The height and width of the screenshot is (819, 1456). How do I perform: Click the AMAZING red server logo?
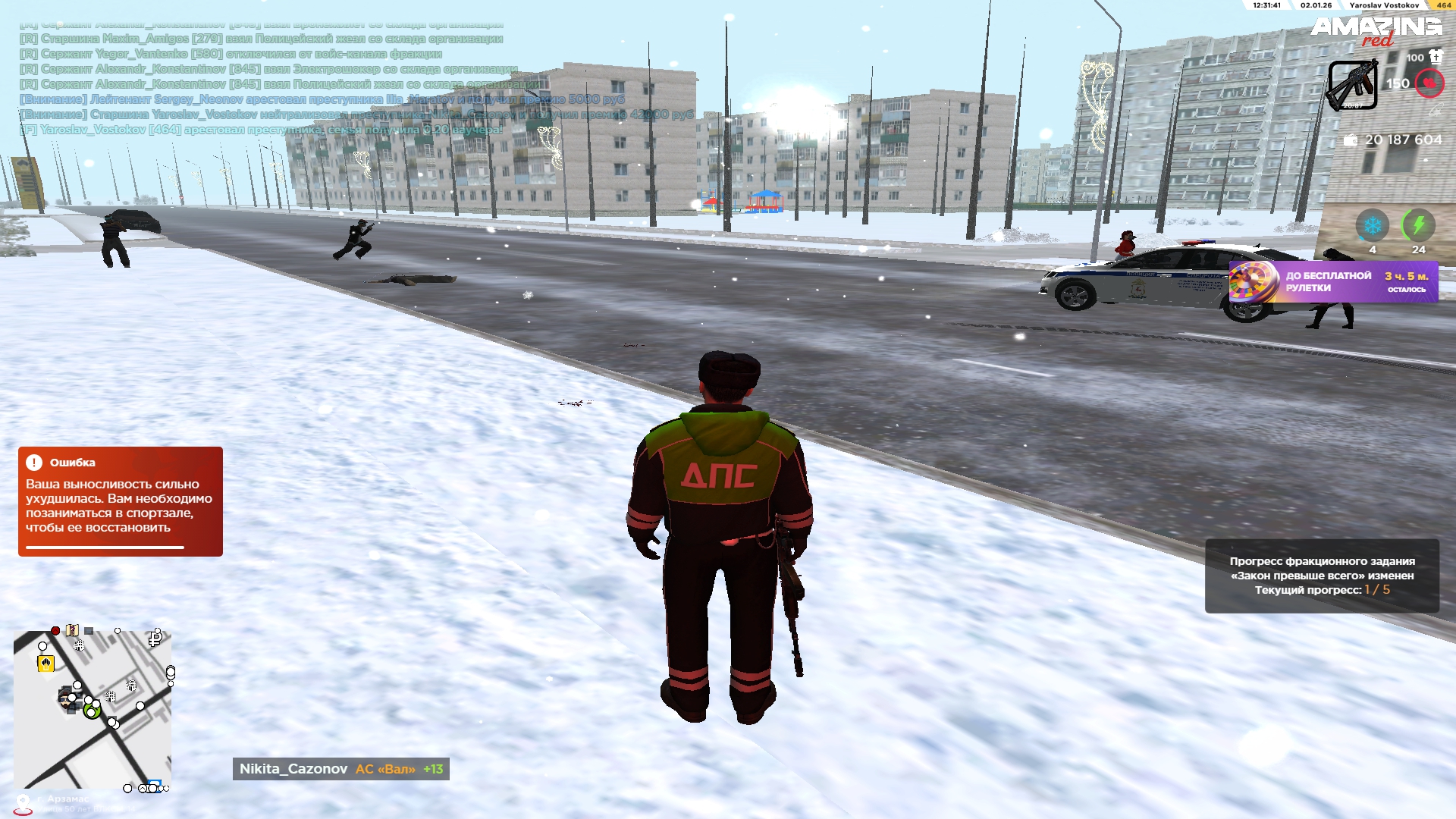(1376, 30)
